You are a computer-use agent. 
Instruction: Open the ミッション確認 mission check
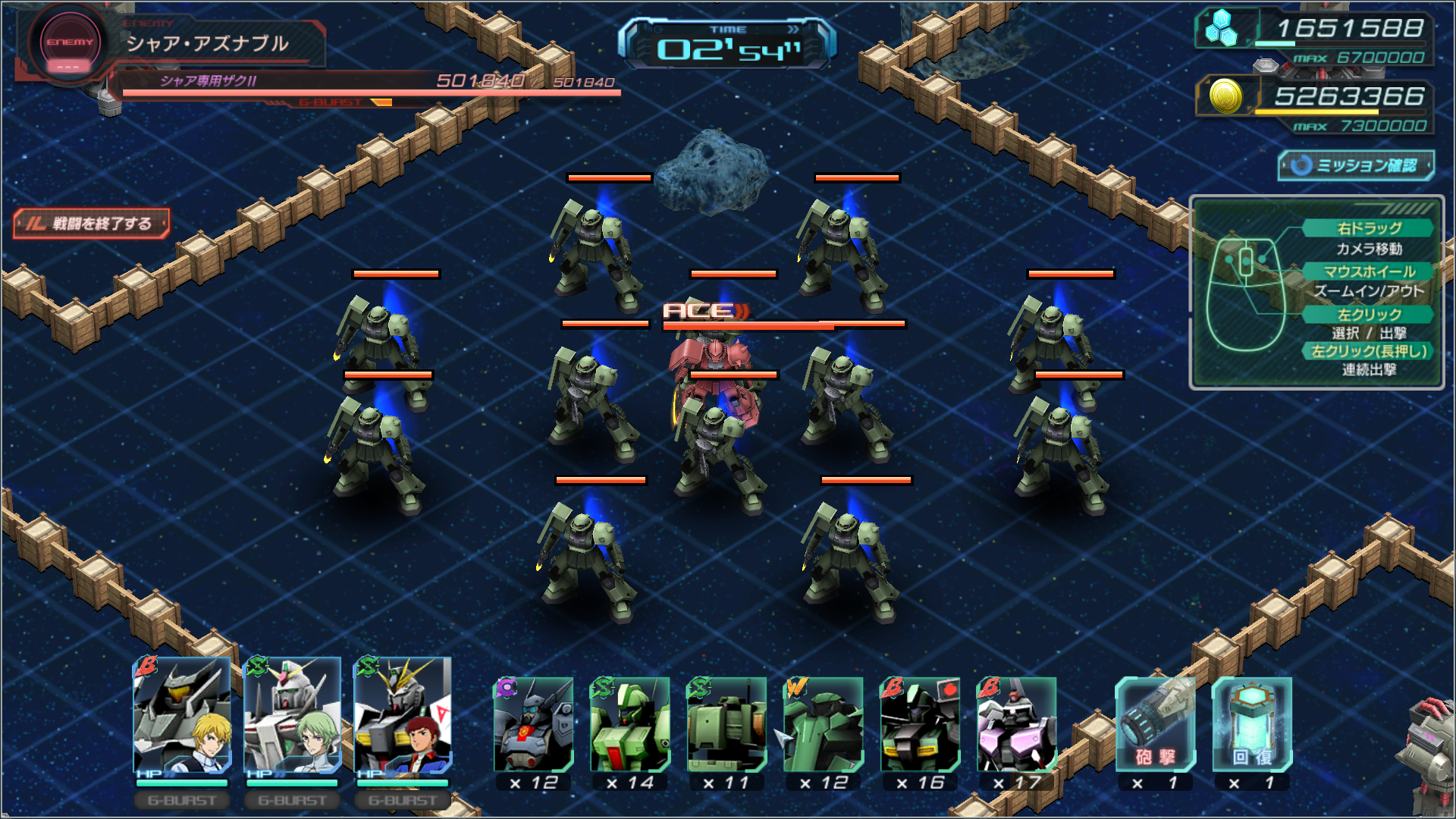1356,165
